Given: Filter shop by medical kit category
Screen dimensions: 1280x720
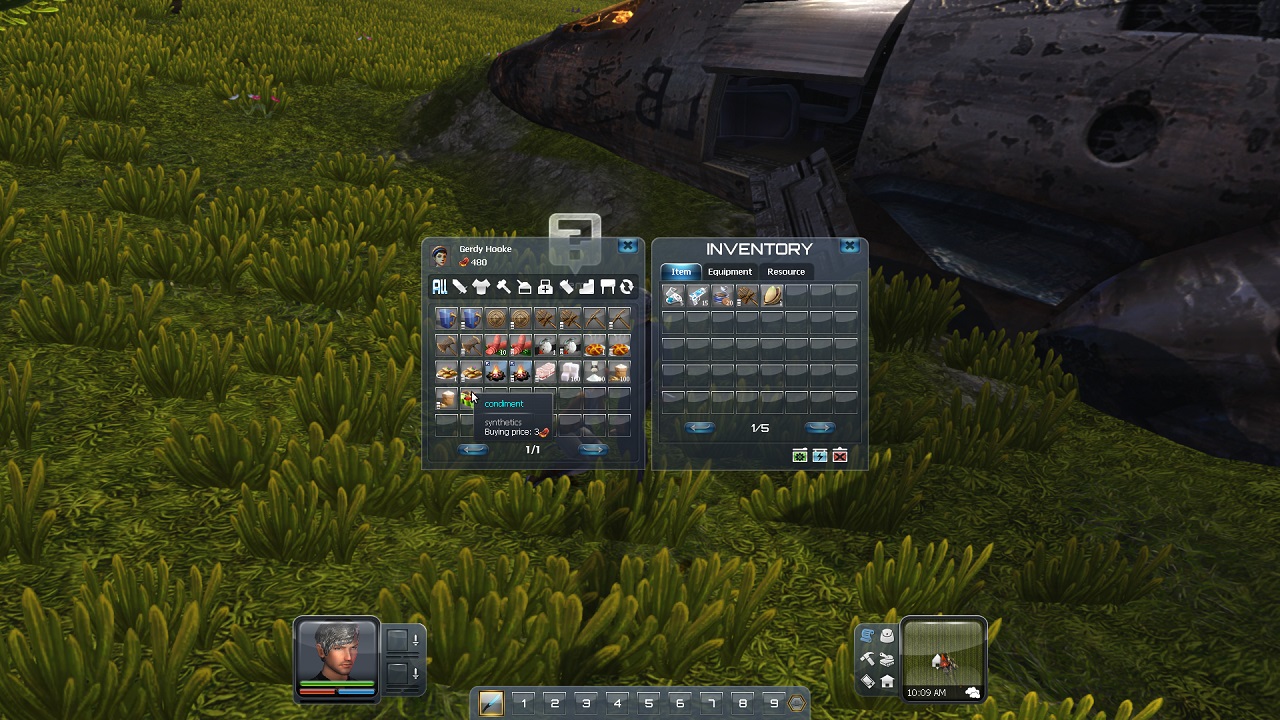Looking at the screenshot, I should coord(545,288).
